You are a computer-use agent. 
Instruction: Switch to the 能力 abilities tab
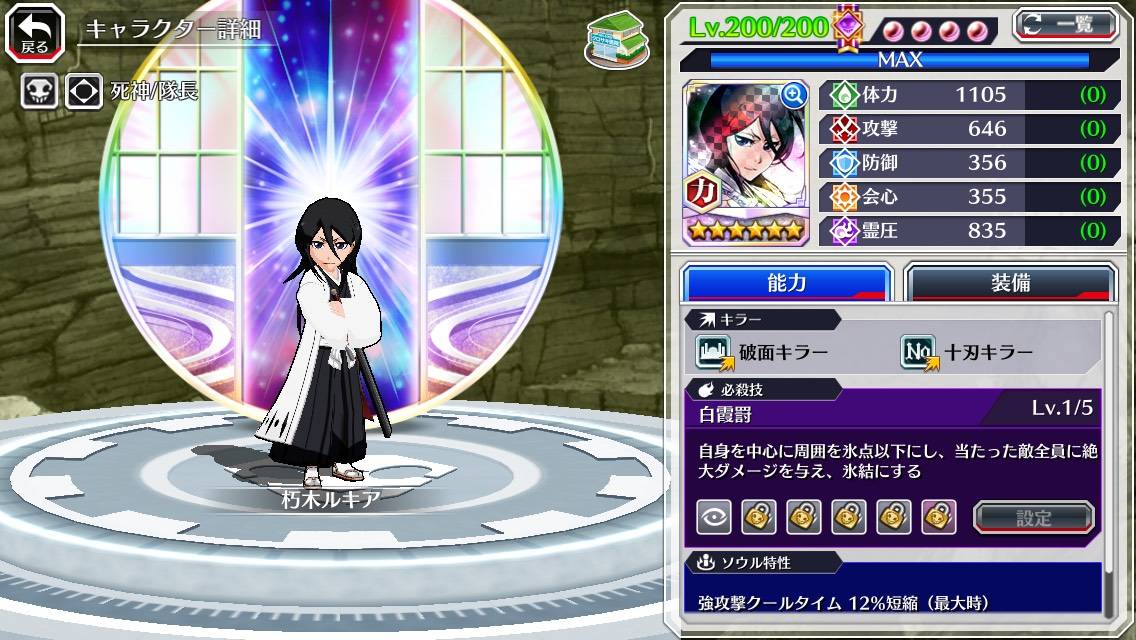pyautogui.click(x=787, y=283)
